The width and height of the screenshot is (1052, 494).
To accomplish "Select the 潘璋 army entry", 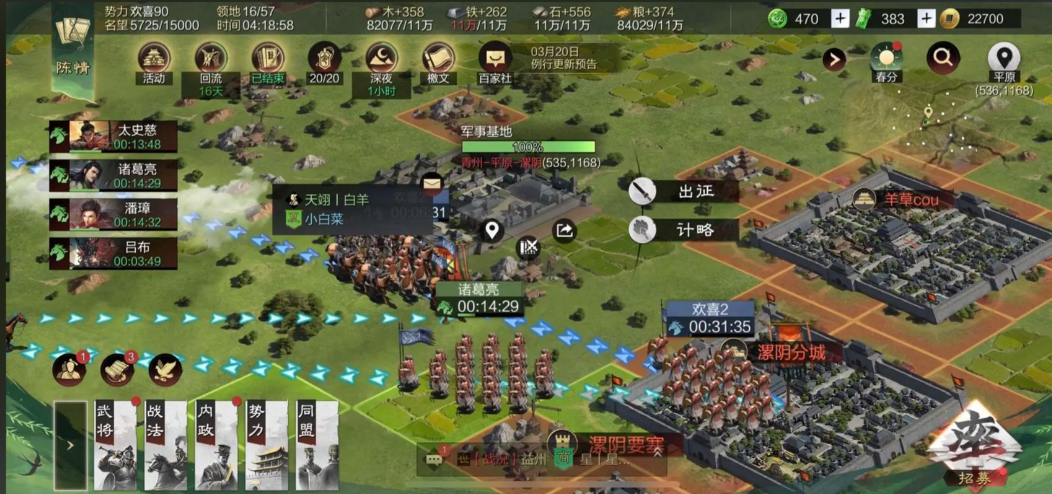I will pos(113,214).
